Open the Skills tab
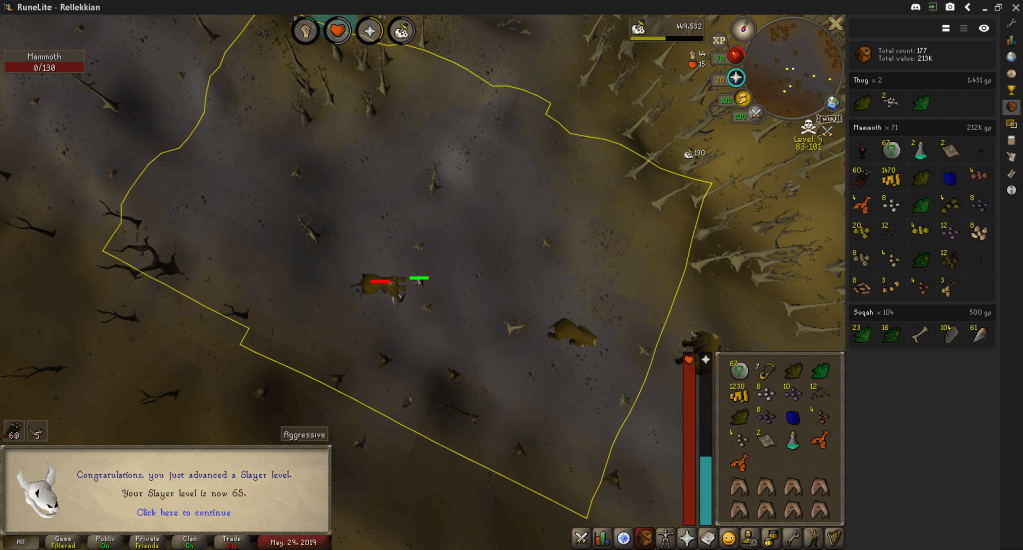The image size is (1023, 550). point(602,538)
